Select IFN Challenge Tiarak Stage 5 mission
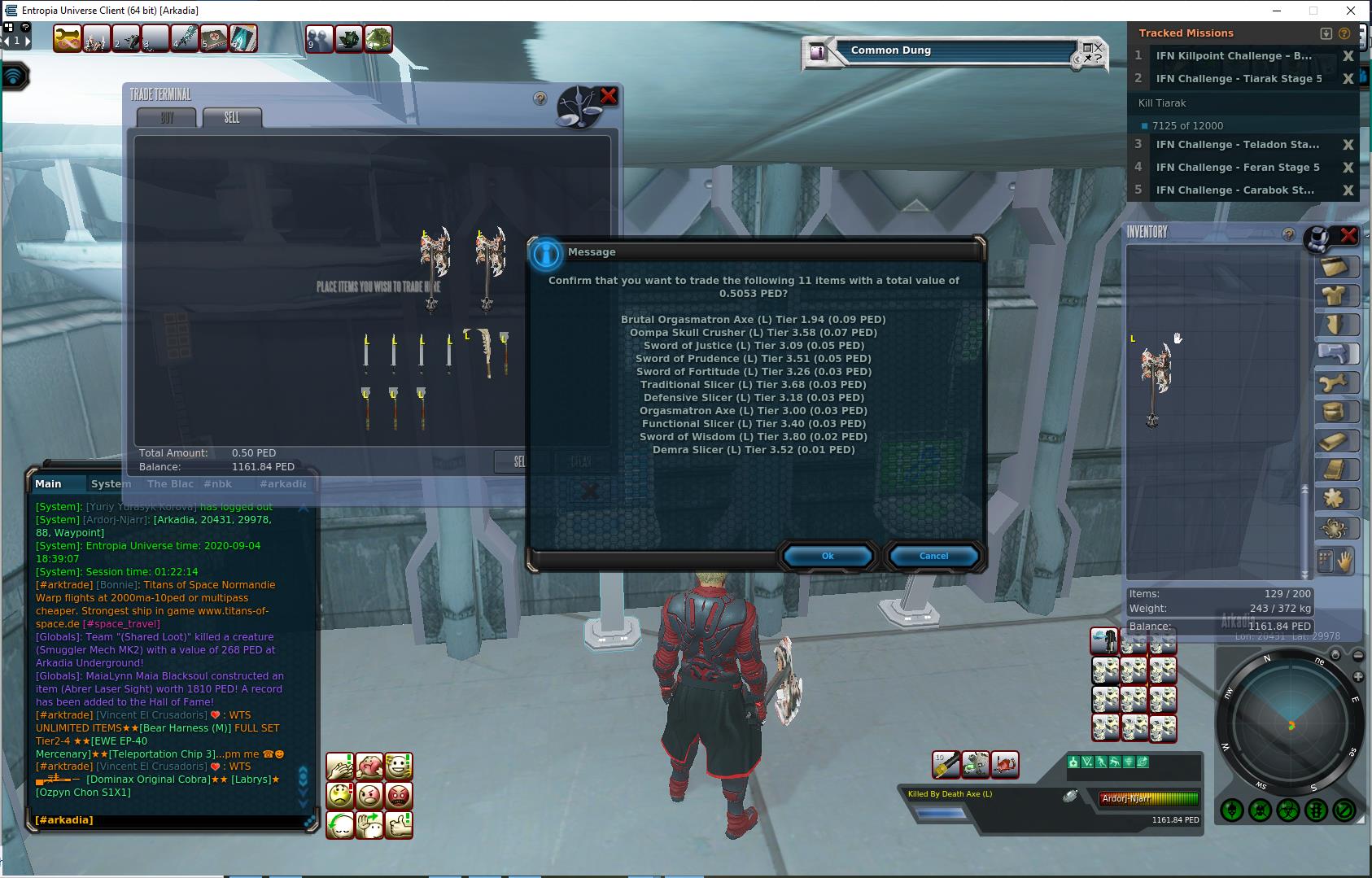 (x=1238, y=79)
